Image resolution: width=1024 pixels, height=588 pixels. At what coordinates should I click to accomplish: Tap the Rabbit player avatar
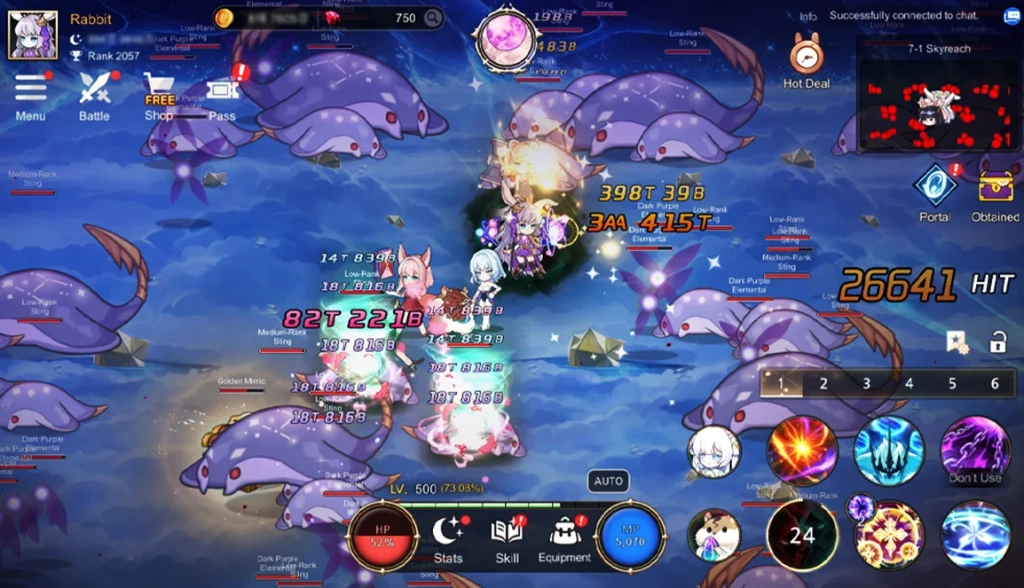pyautogui.click(x=33, y=35)
